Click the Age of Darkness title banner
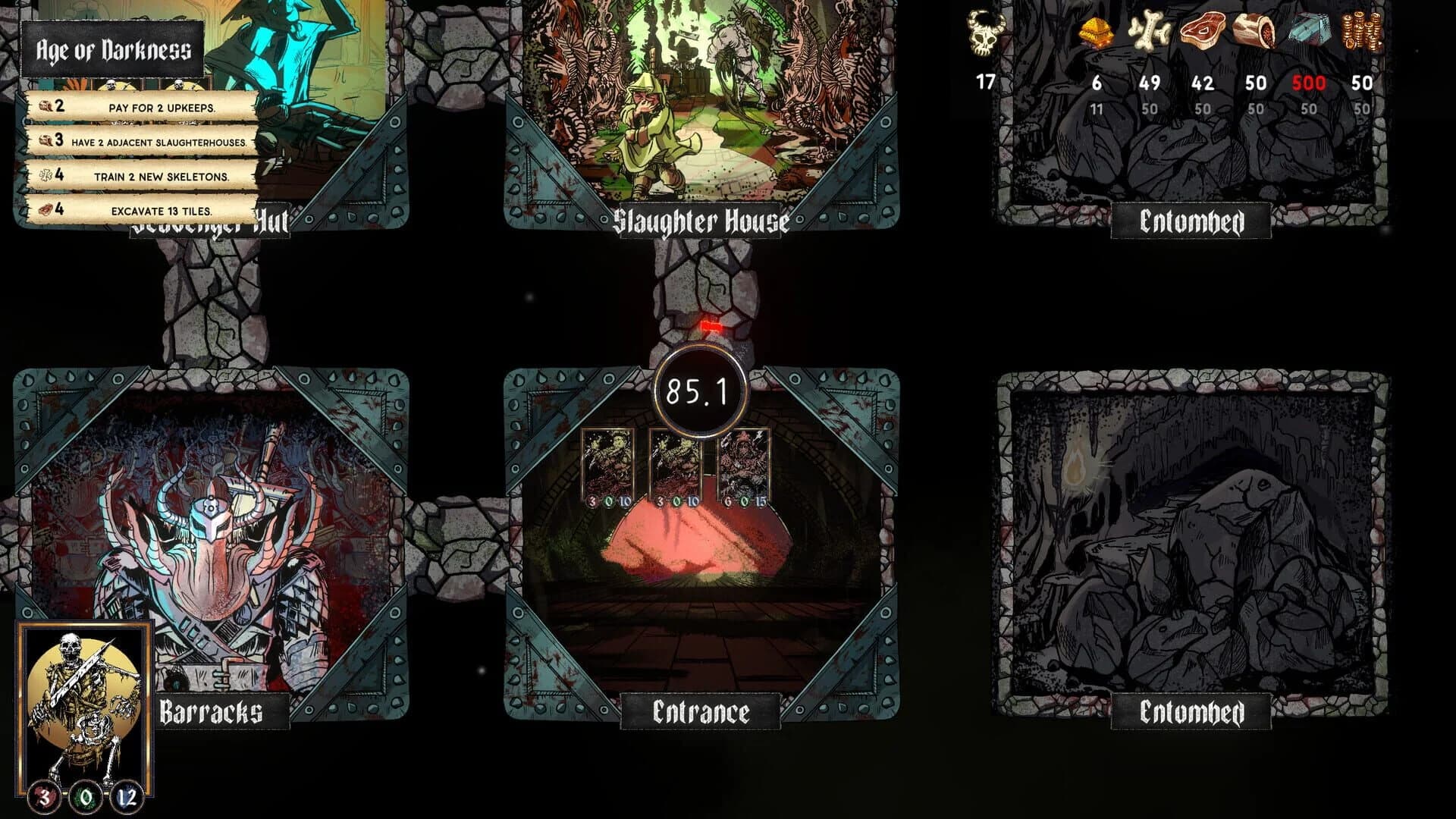1456x819 pixels. click(x=112, y=48)
